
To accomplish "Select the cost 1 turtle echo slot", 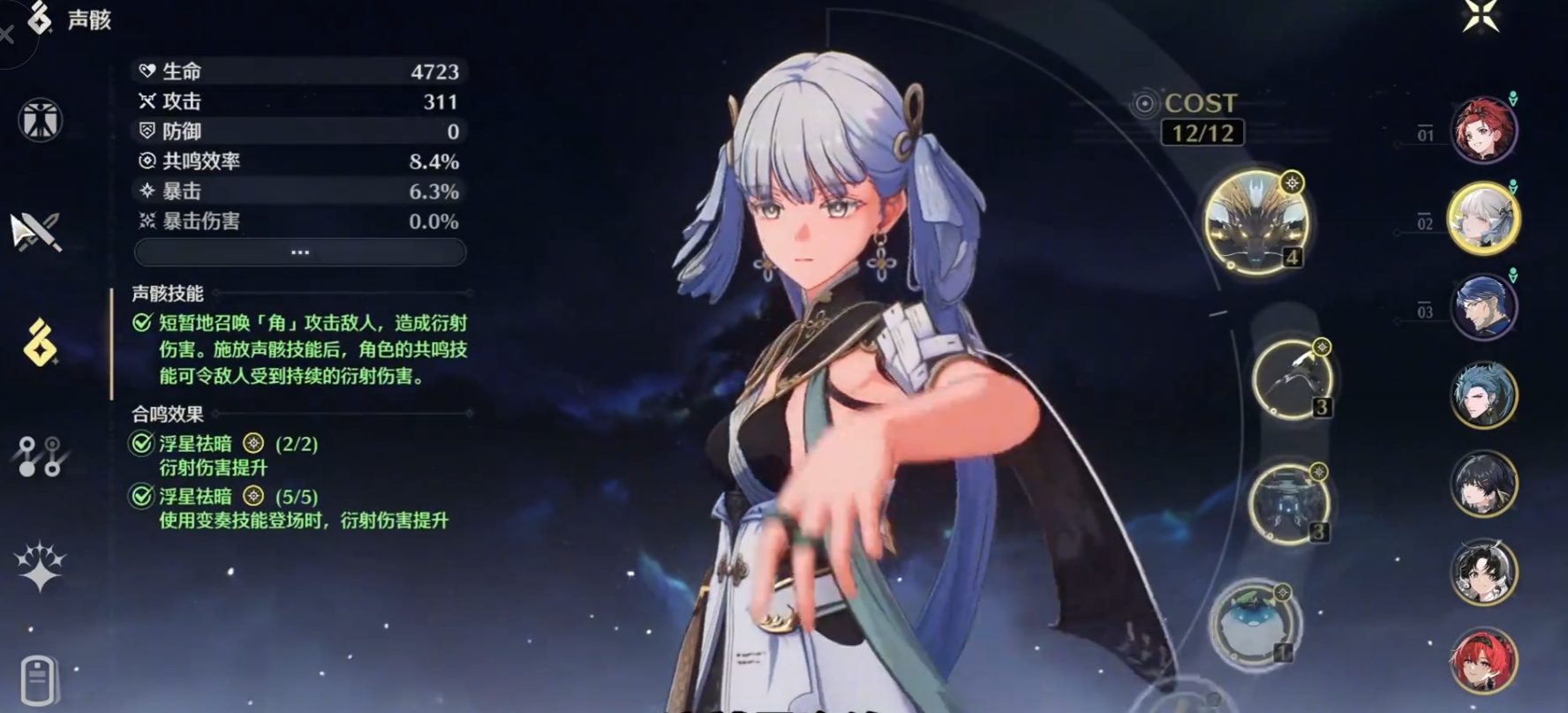I will (x=1253, y=623).
